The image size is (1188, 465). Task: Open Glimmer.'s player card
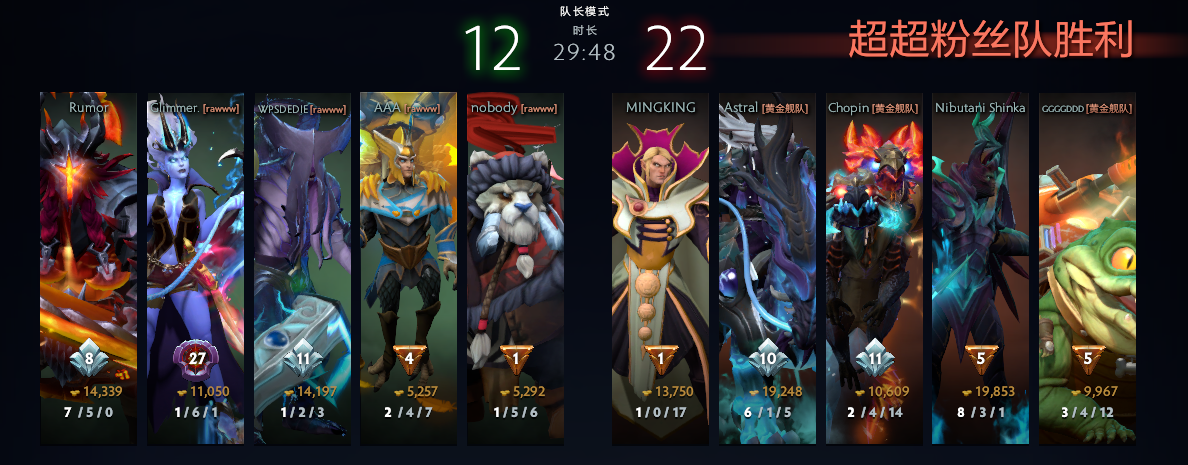pyautogui.click(x=195, y=250)
